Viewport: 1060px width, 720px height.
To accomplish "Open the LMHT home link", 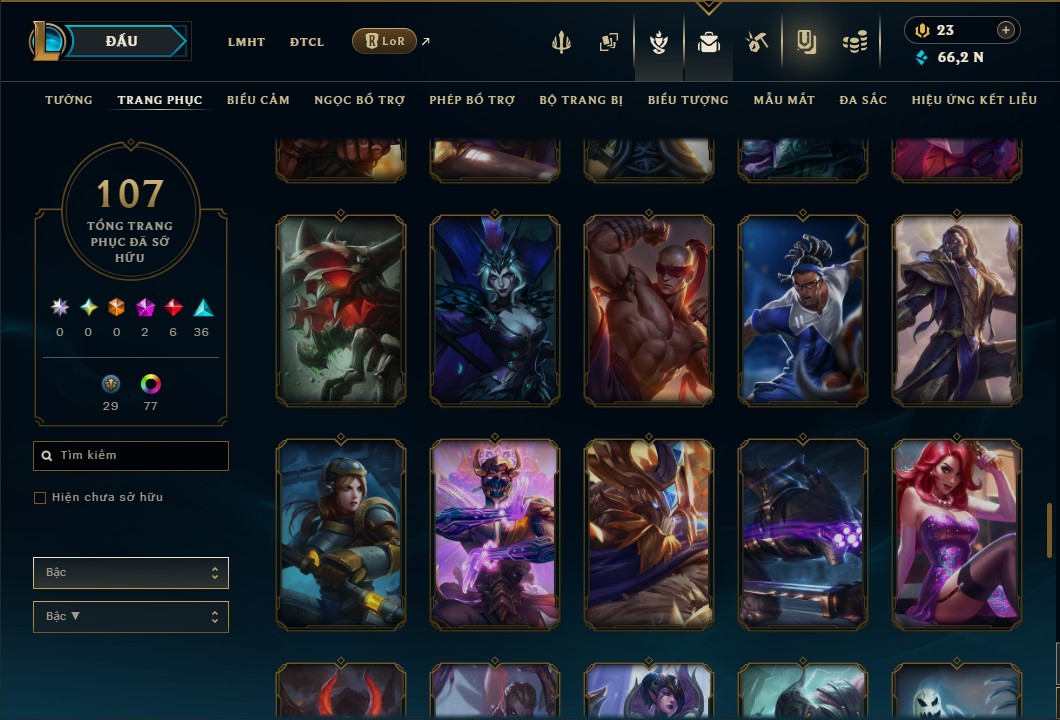I will [246, 42].
